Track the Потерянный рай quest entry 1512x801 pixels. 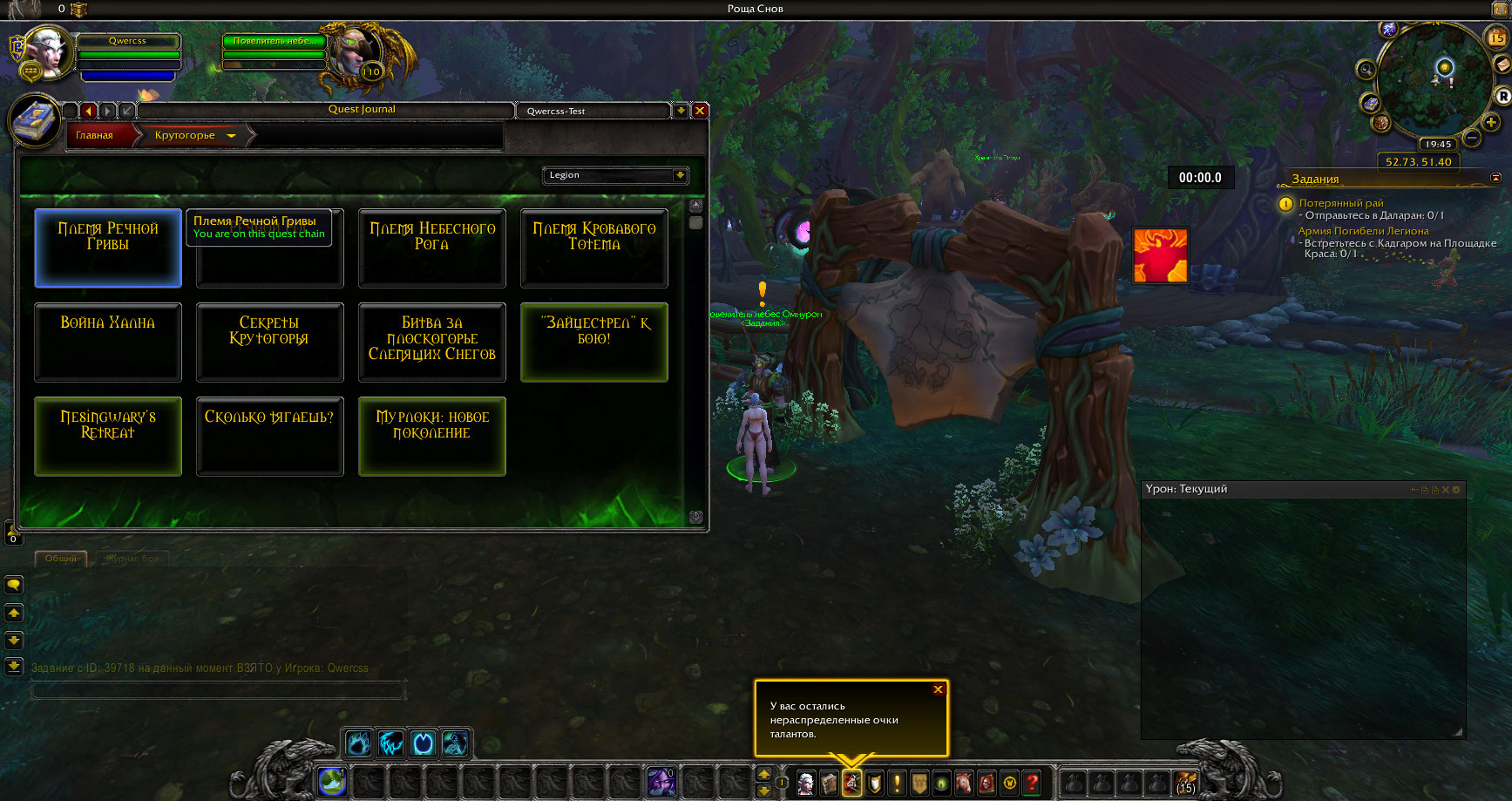click(1340, 203)
